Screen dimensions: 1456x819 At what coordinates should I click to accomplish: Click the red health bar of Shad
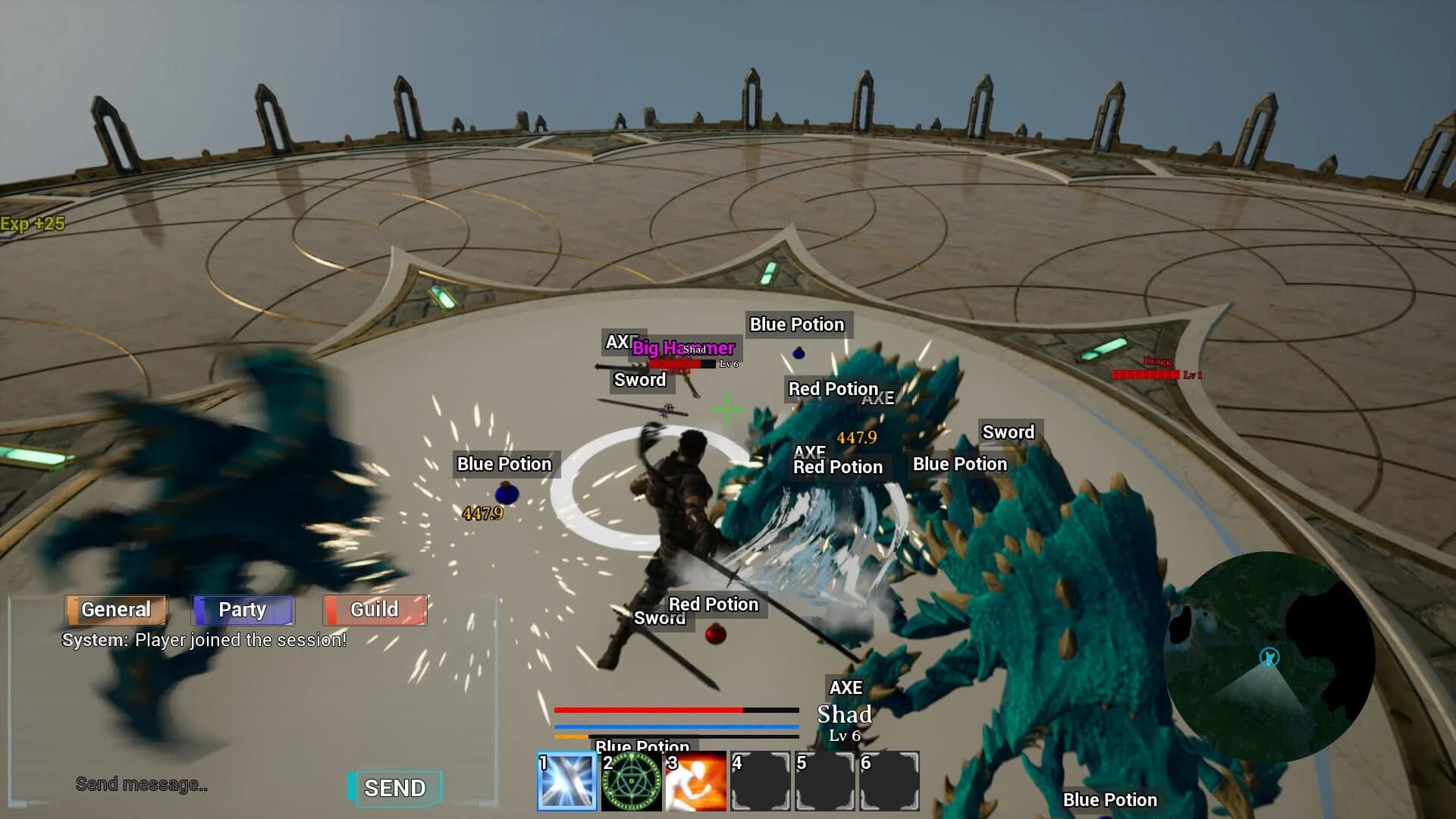(675, 364)
